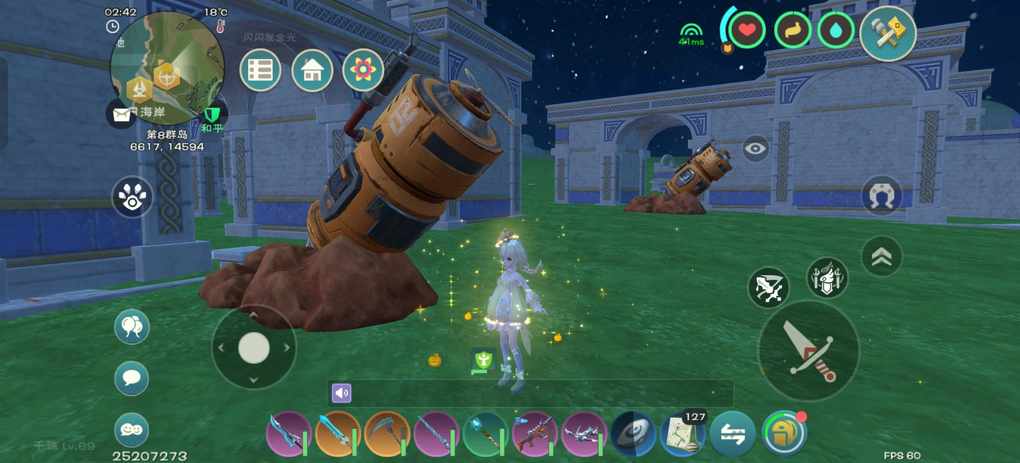
Task: Open the balloons social icon
Action: [x=132, y=327]
